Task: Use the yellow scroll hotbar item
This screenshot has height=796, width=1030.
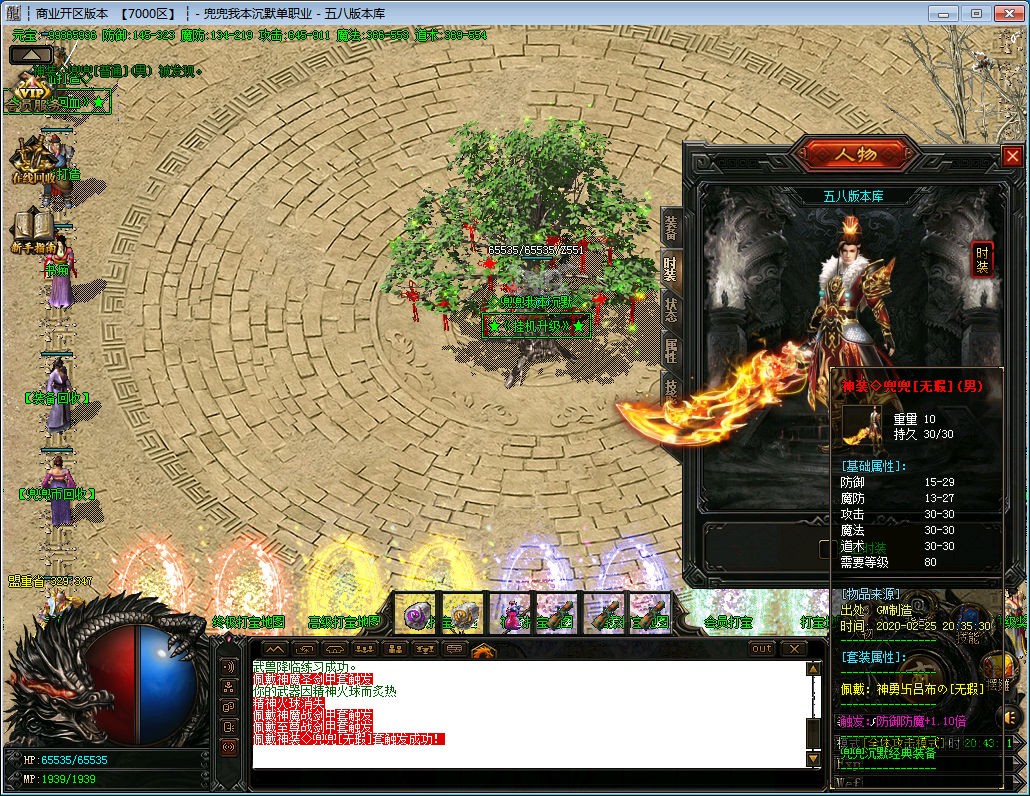Action: [462, 613]
